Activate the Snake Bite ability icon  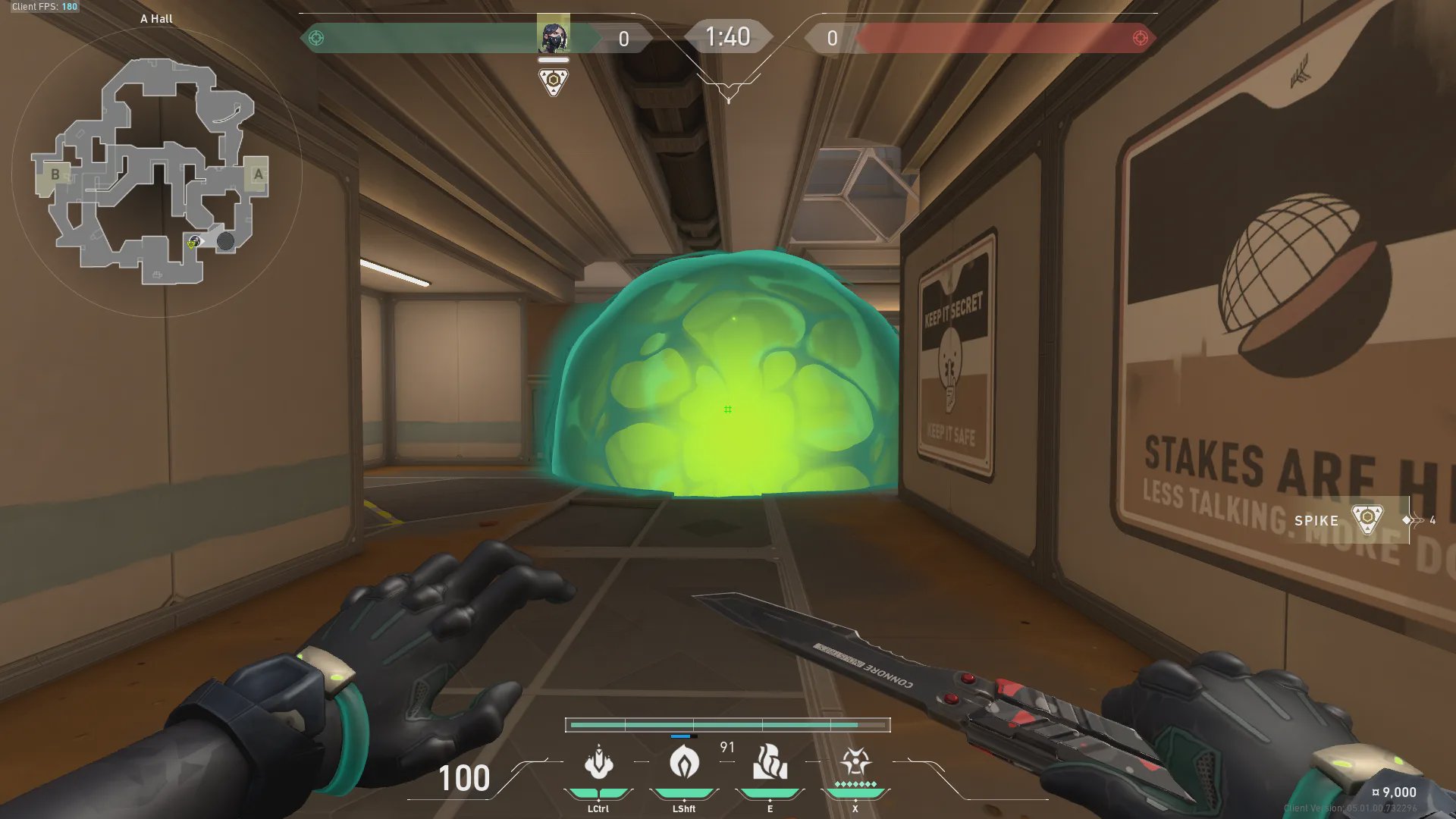pos(598,762)
